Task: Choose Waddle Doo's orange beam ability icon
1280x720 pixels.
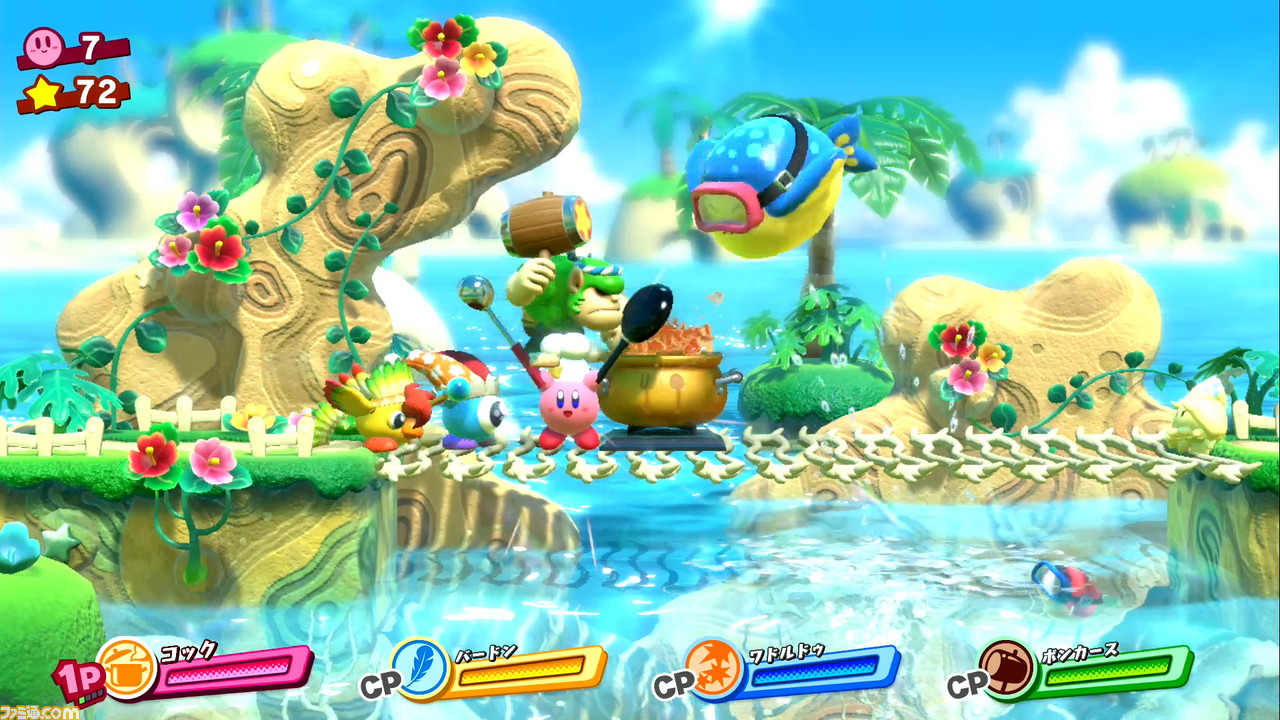Action: [714, 668]
